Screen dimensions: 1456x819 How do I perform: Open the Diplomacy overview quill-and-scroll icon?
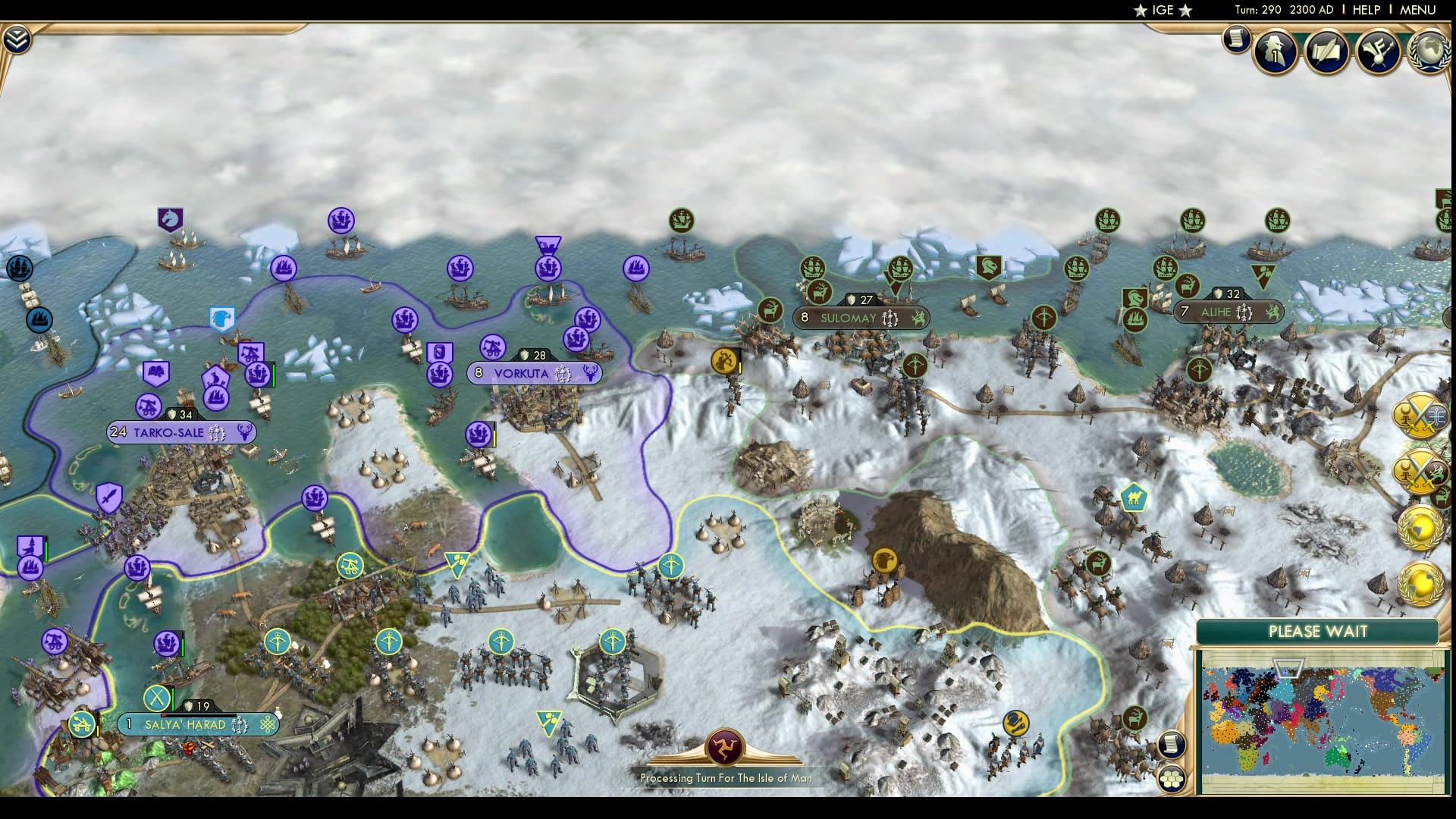tap(1327, 49)
